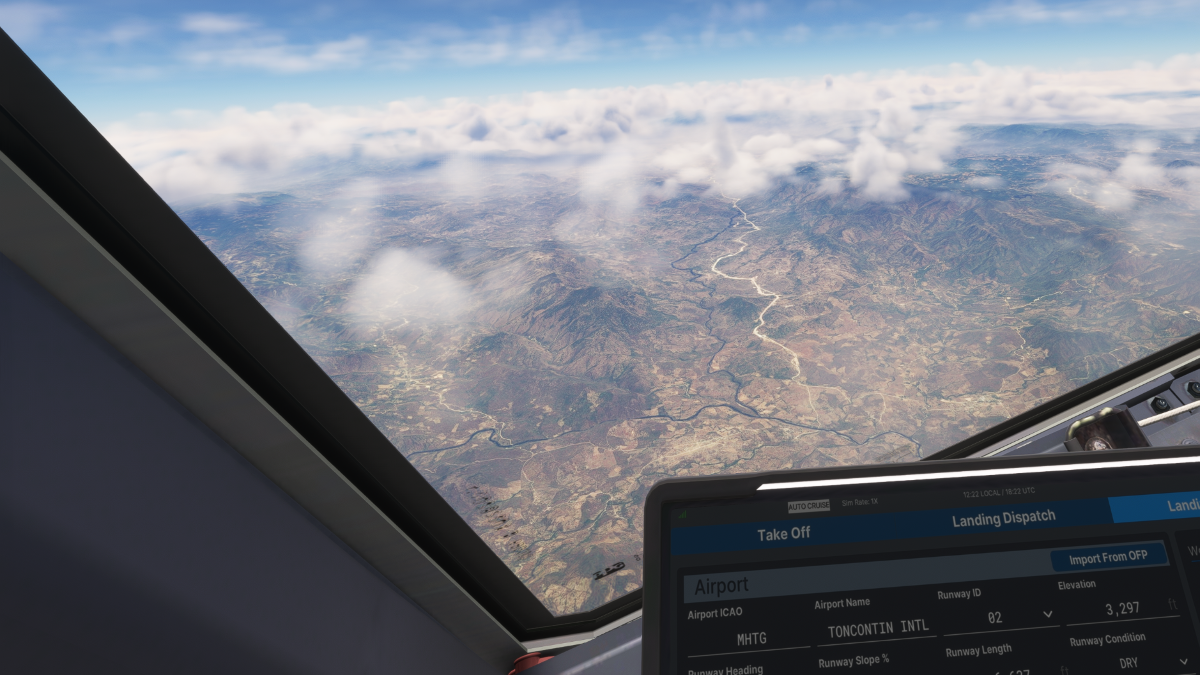Expand the Runway Condition dropdown set to DRY
The height and width of the screenshot is (675, 1200).
pyautogui.click(x=1130, y=661)
